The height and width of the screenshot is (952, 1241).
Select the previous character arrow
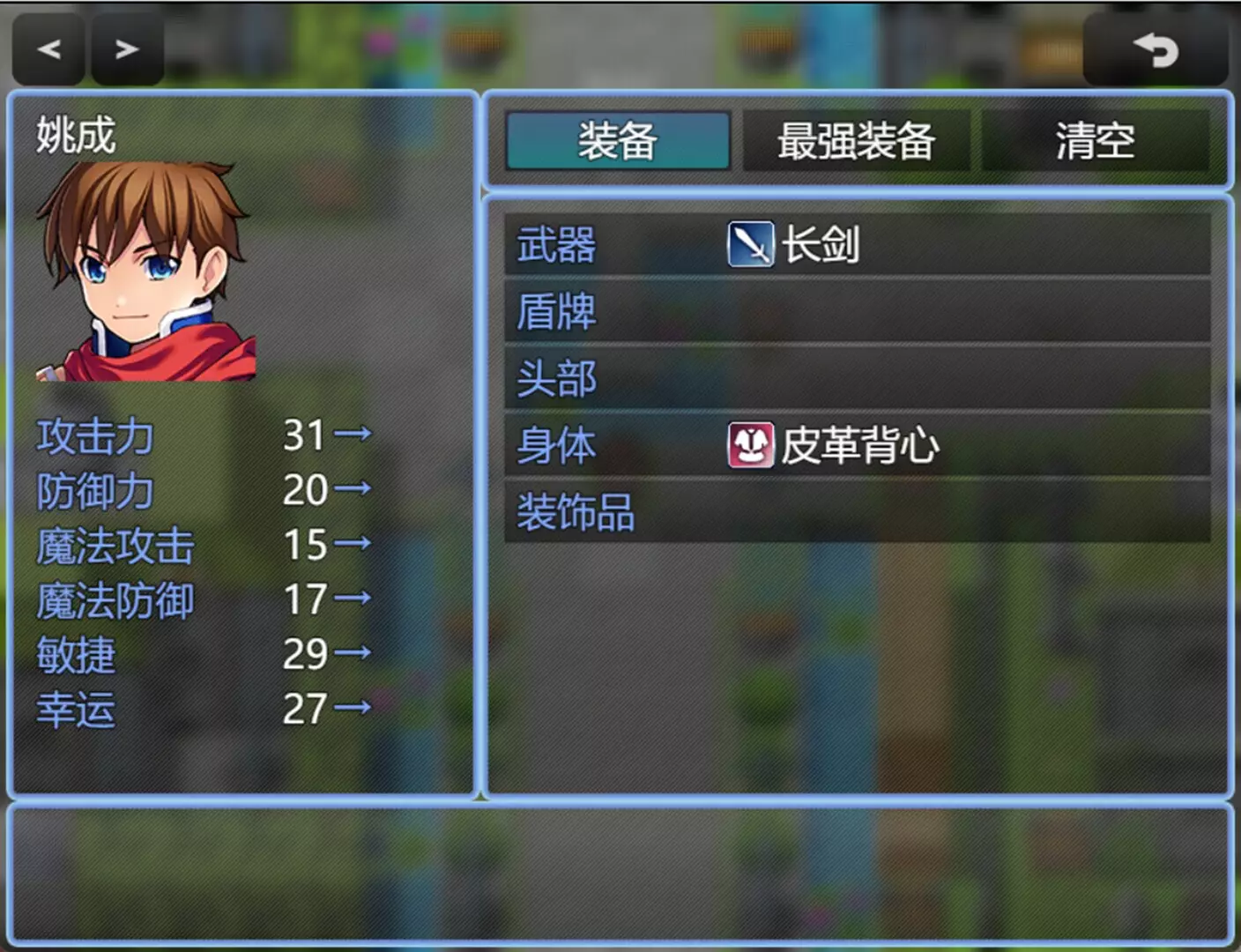click(x=48, y=48)
